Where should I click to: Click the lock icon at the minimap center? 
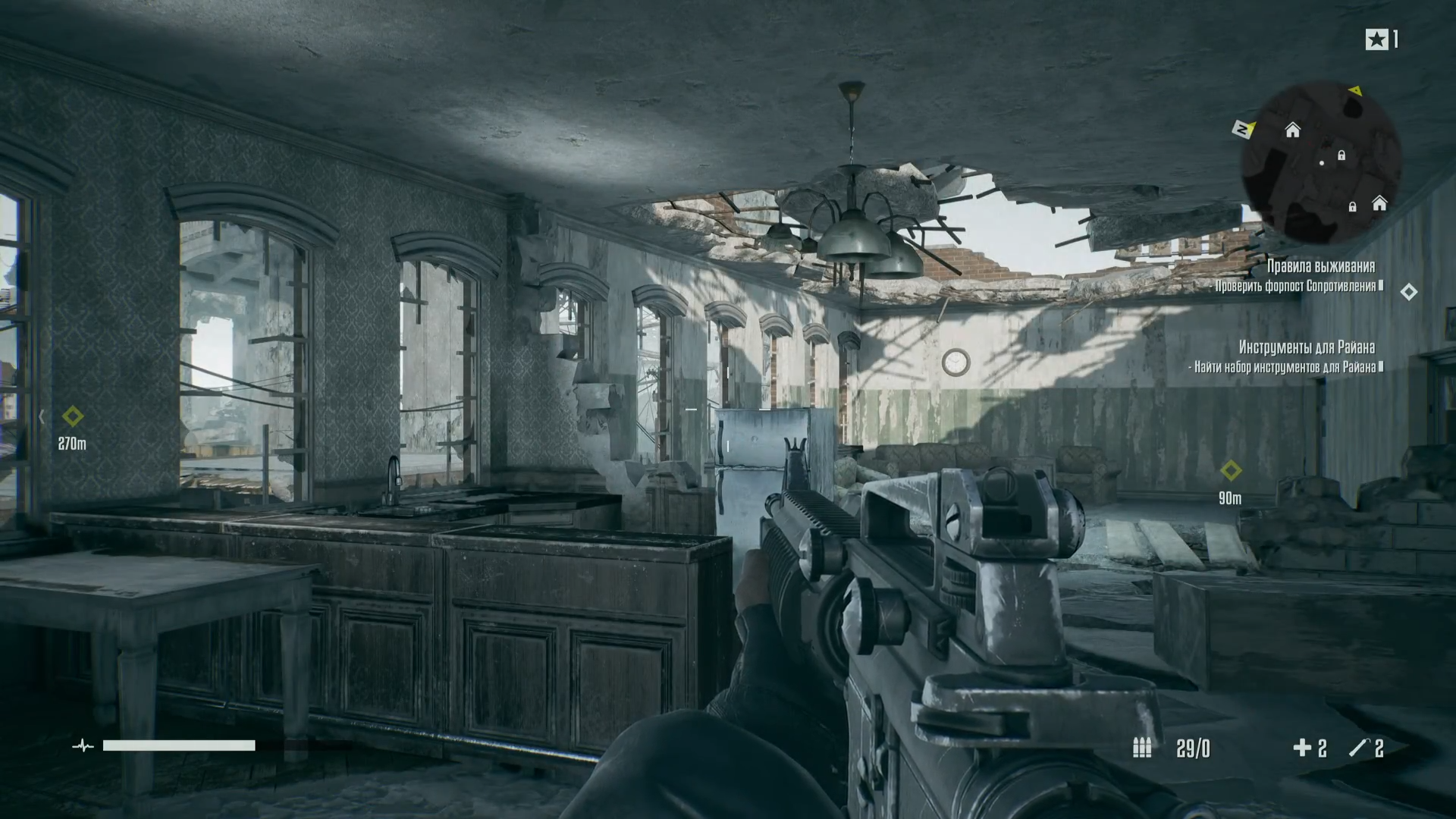coord(1341,155)
